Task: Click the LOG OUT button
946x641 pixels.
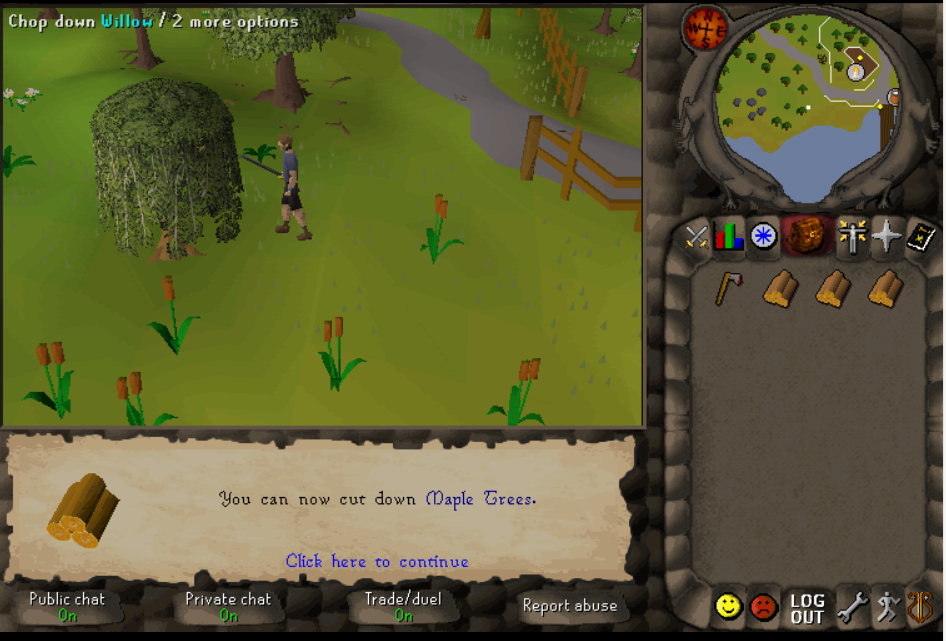Action: 807,607
